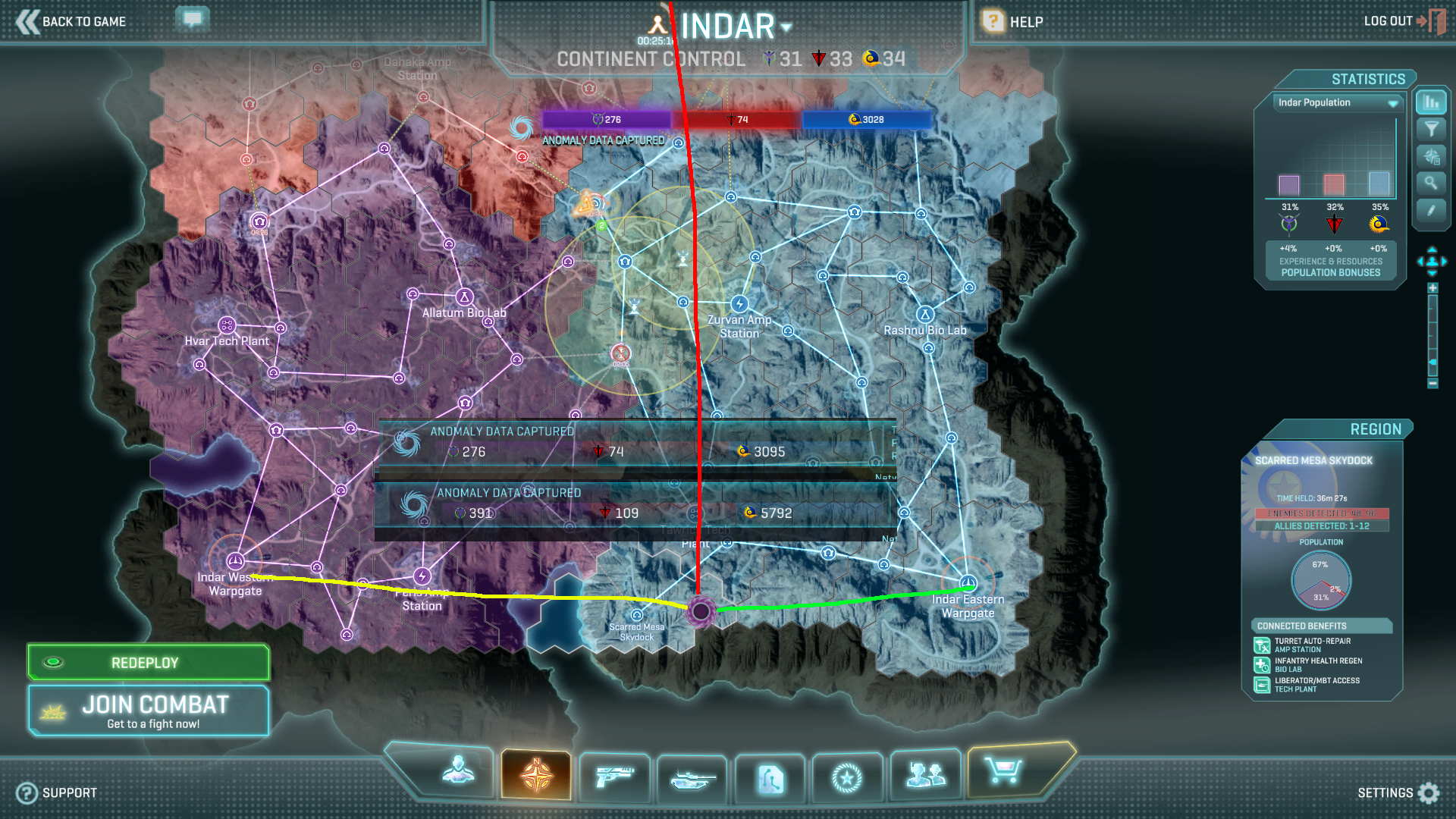Click the REDEPLOY button
This screenshot has height=819, width=1456.
coord(148,661)
